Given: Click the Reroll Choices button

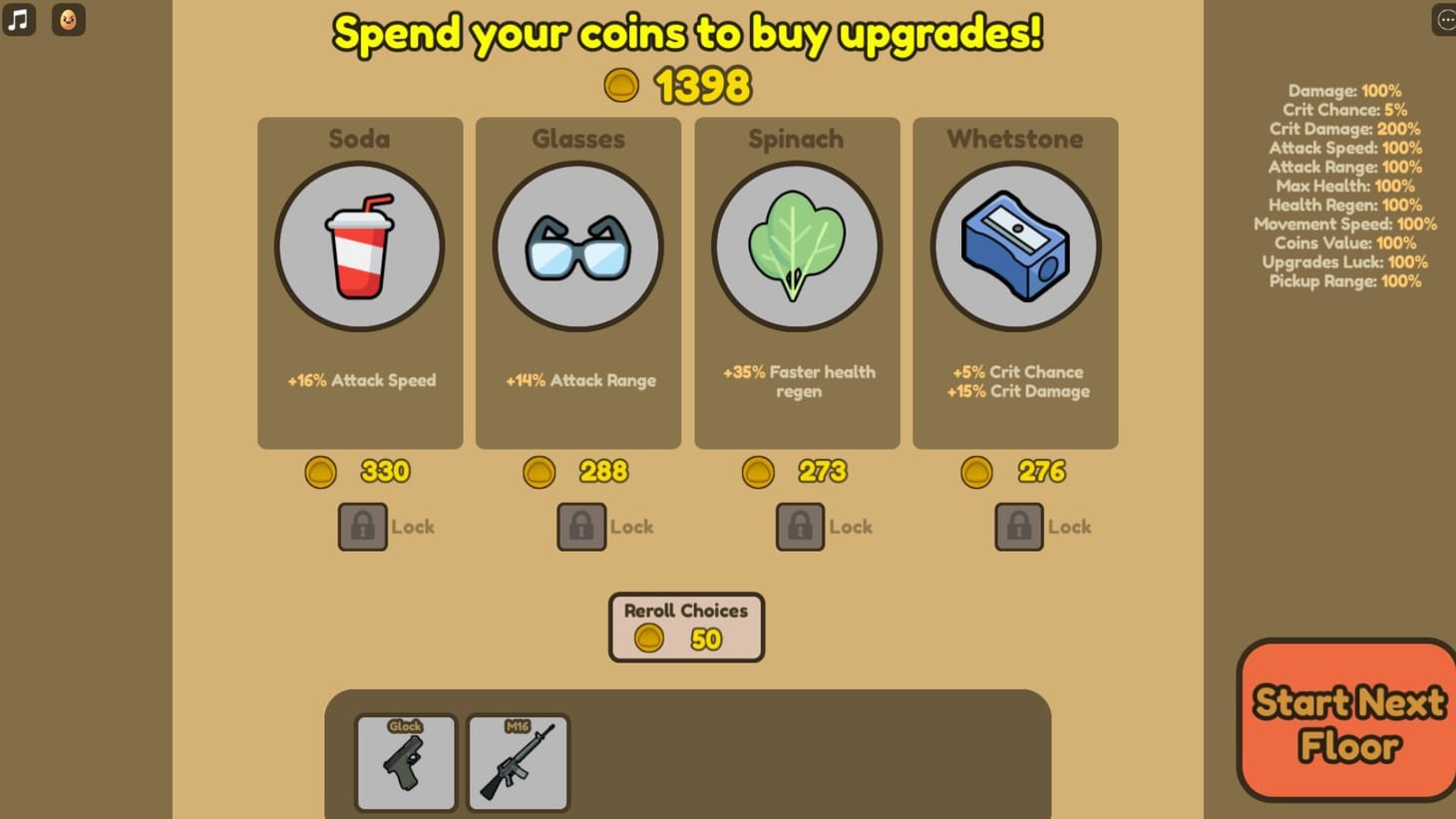Looking at the screenshot, I should click(x=685, y=627).
